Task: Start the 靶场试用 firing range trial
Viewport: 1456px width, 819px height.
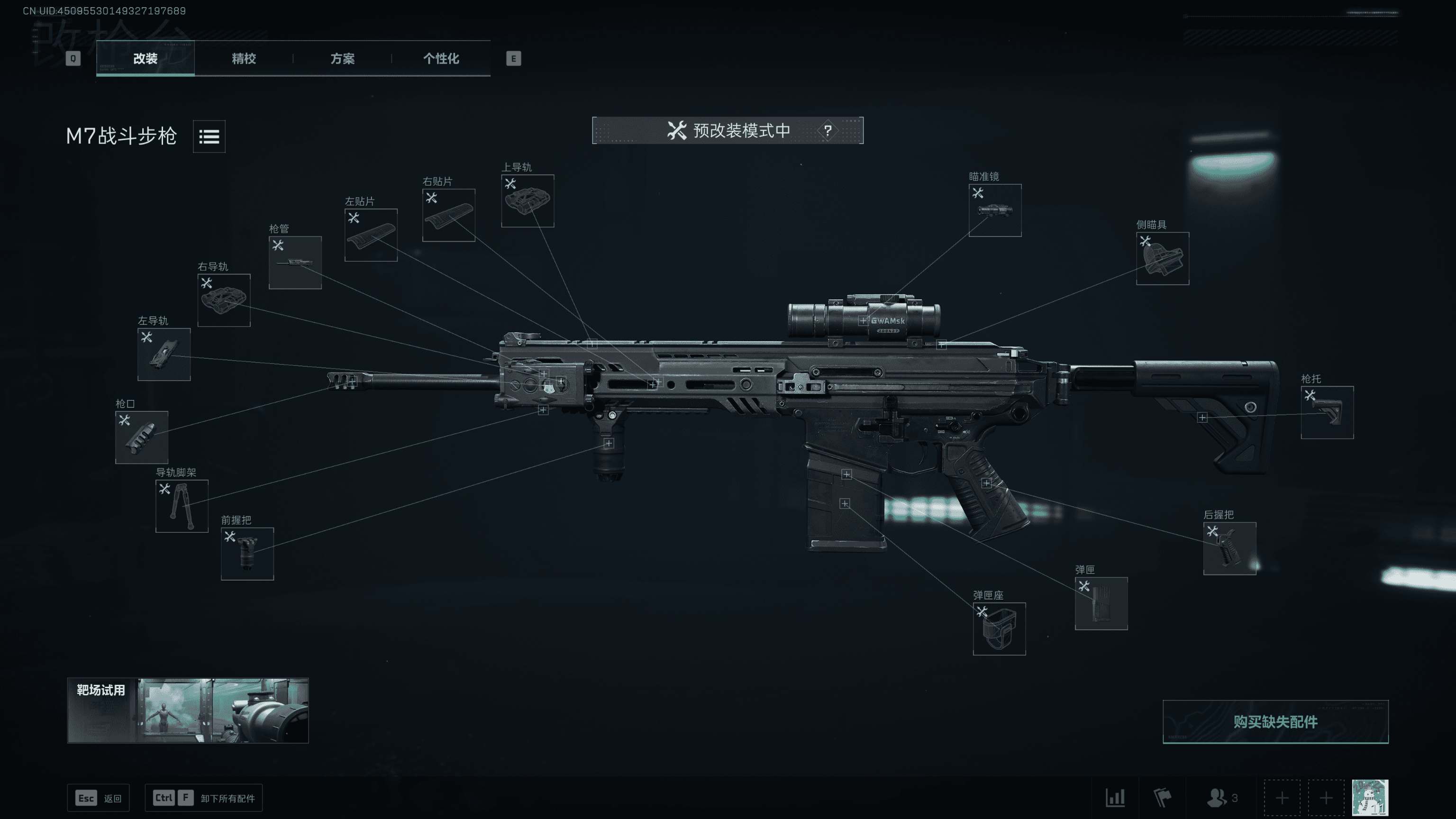Action: tap(188, 710)
